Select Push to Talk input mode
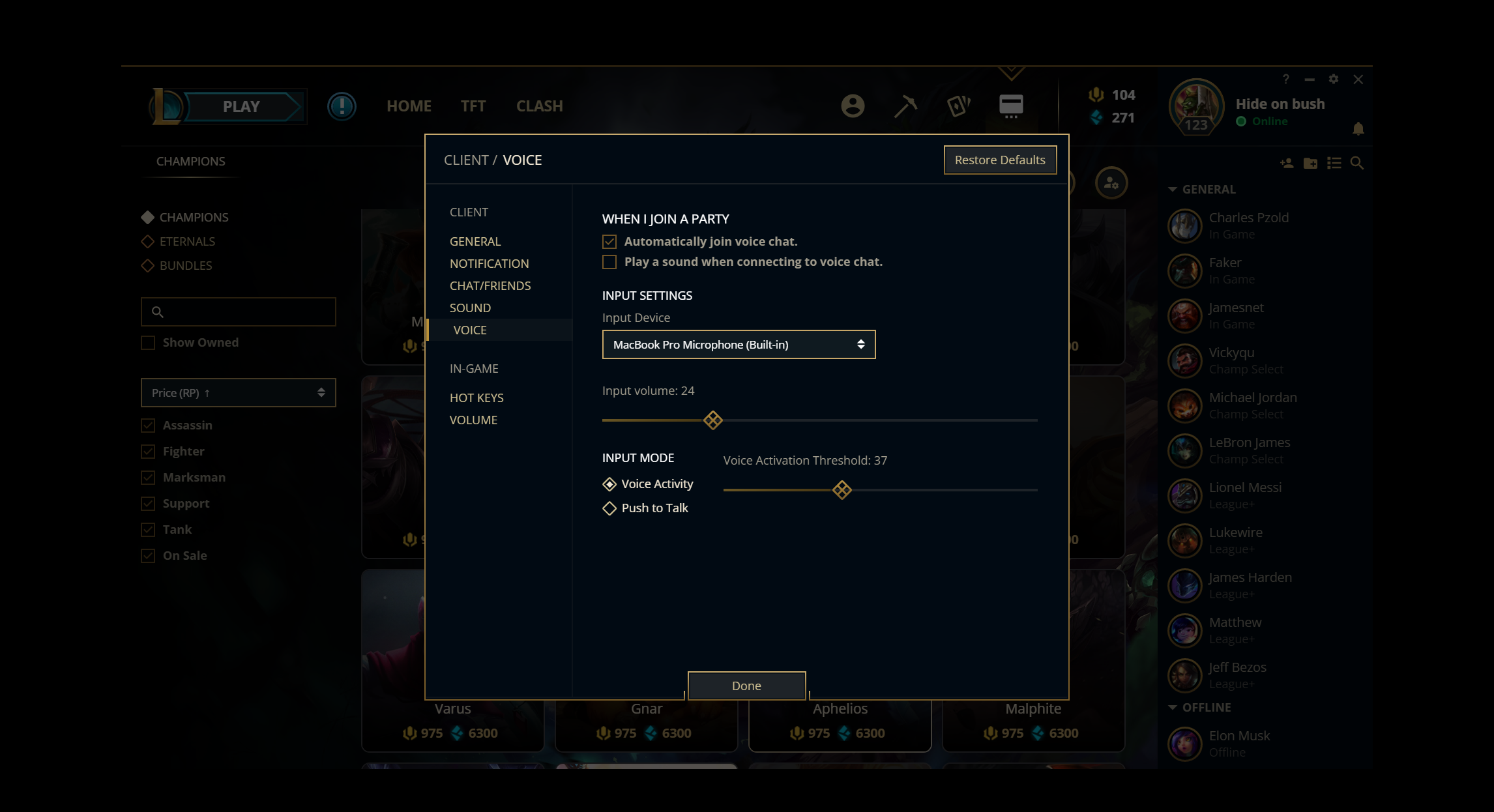 pyautogui.click(x=609, y=508)
